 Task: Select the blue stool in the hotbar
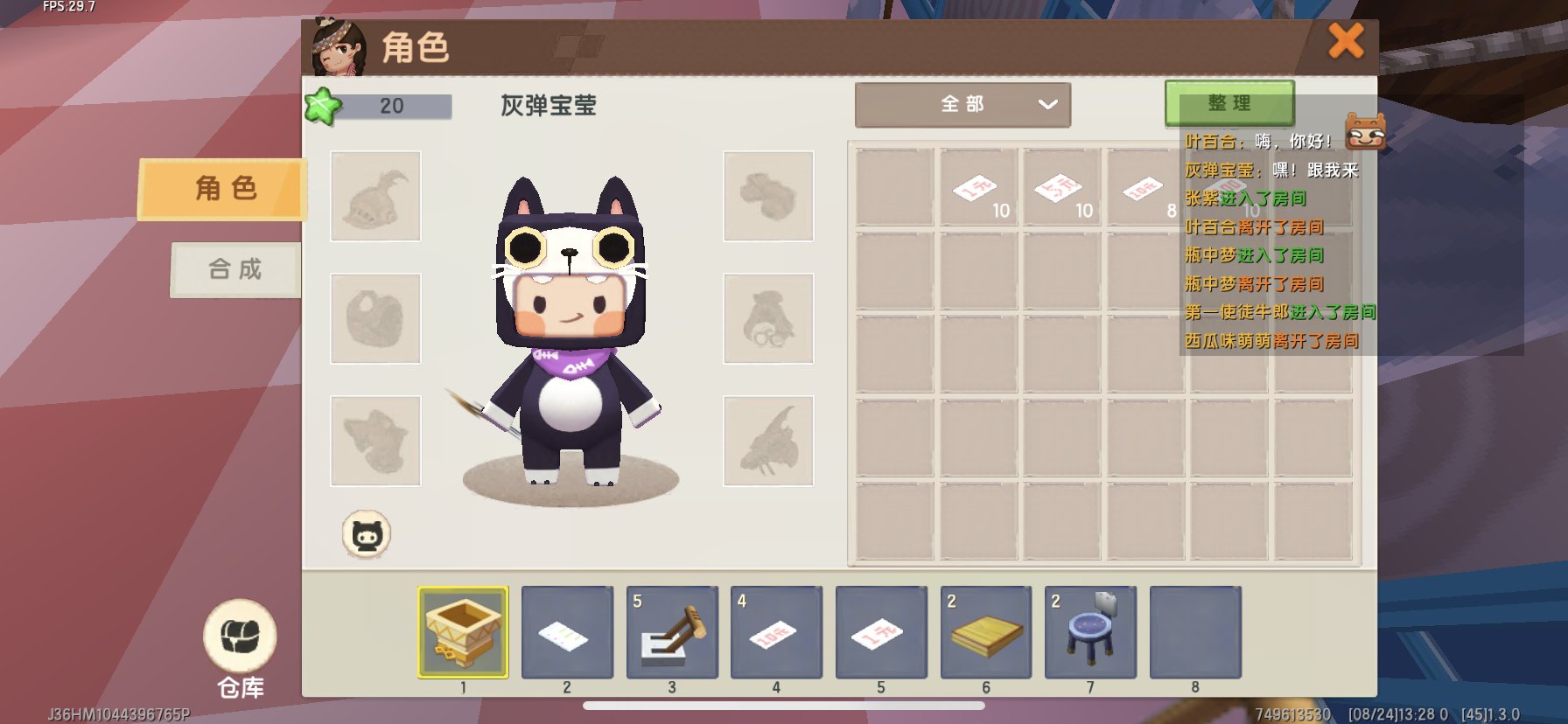1090,632
